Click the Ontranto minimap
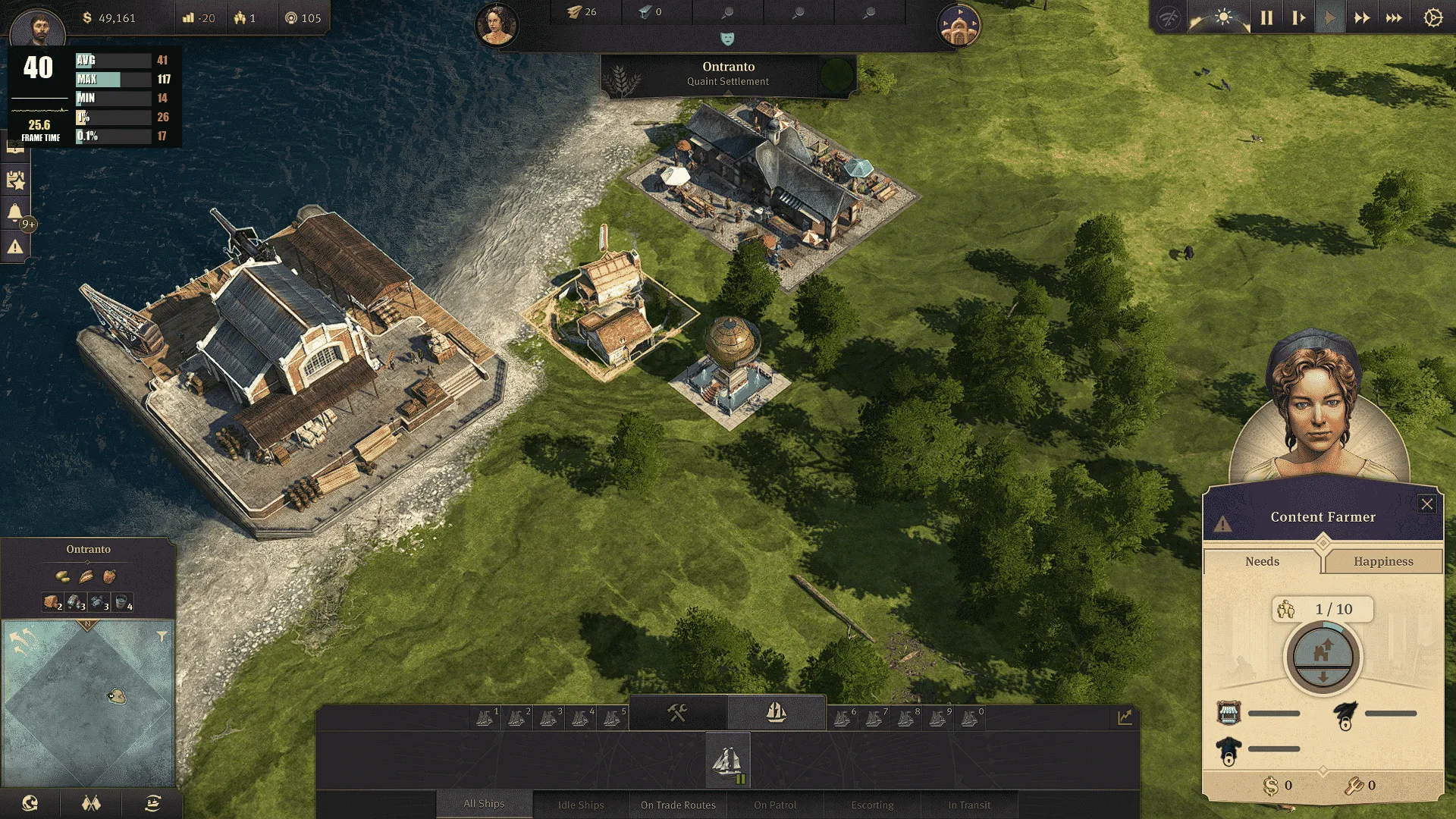The width and height of the screenshot is (1456, 819). coord(89,703)
